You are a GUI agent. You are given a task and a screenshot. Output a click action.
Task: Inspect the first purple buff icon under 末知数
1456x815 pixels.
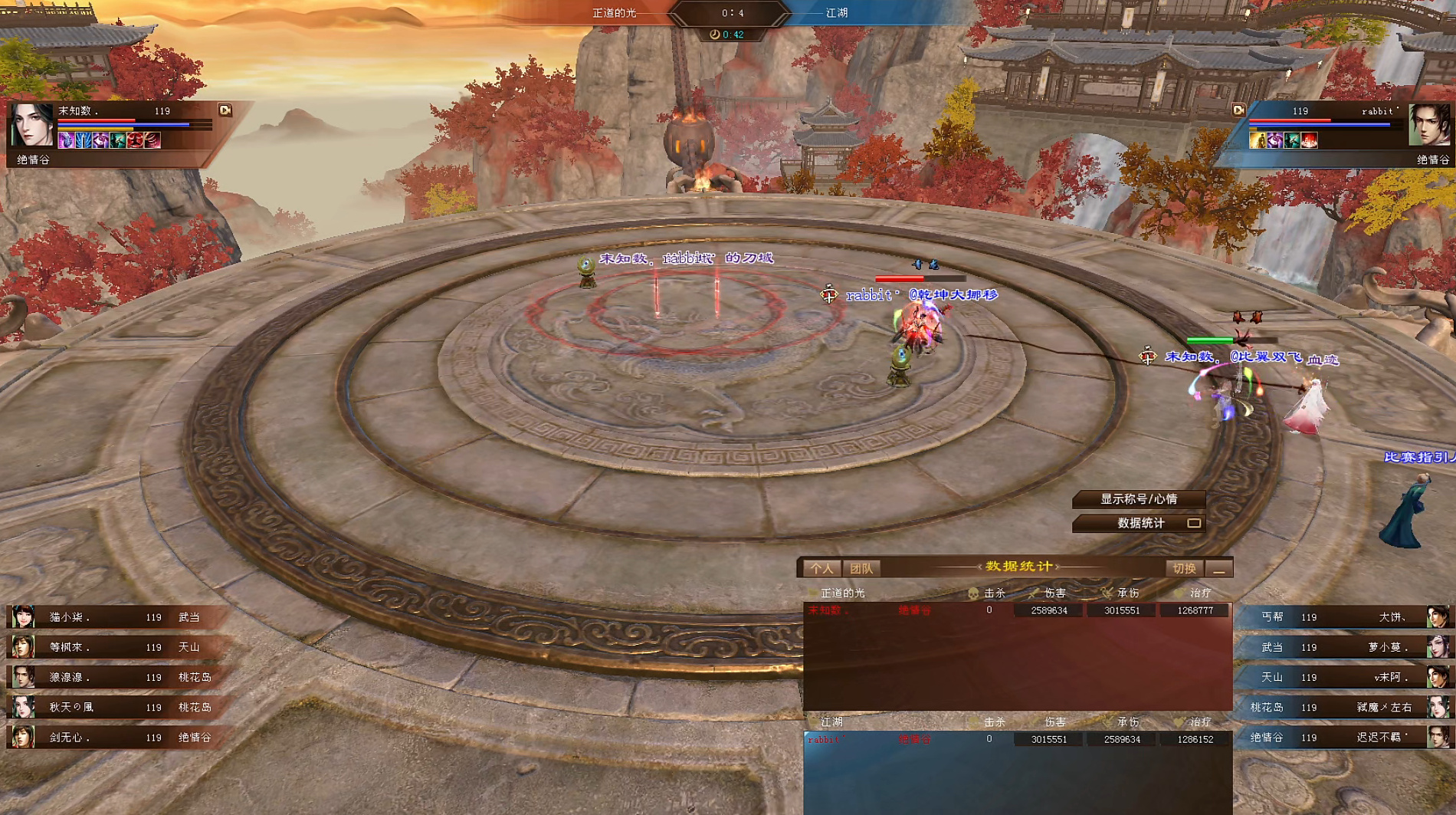pos(66,140)
